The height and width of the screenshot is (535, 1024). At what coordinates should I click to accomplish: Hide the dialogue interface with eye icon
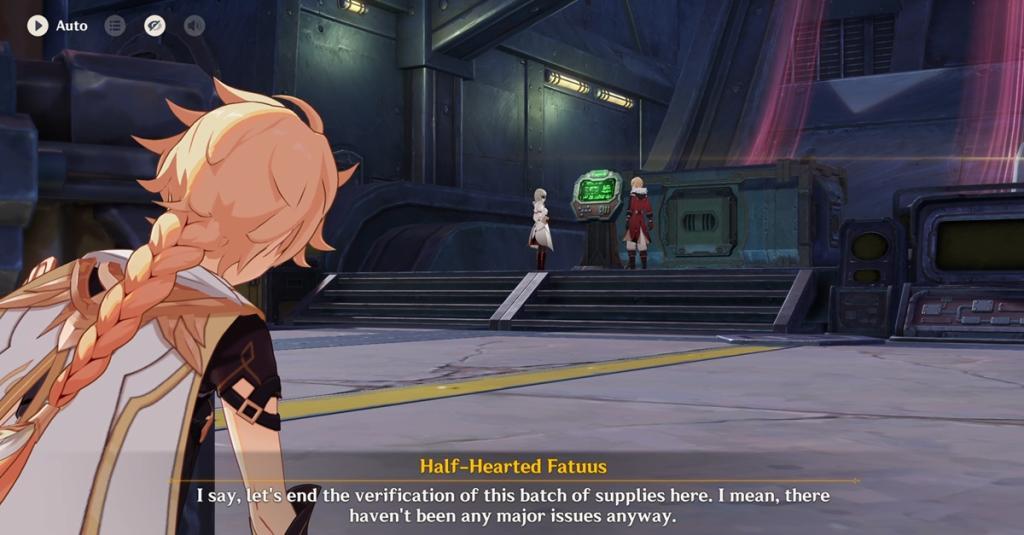coord(154,25)
